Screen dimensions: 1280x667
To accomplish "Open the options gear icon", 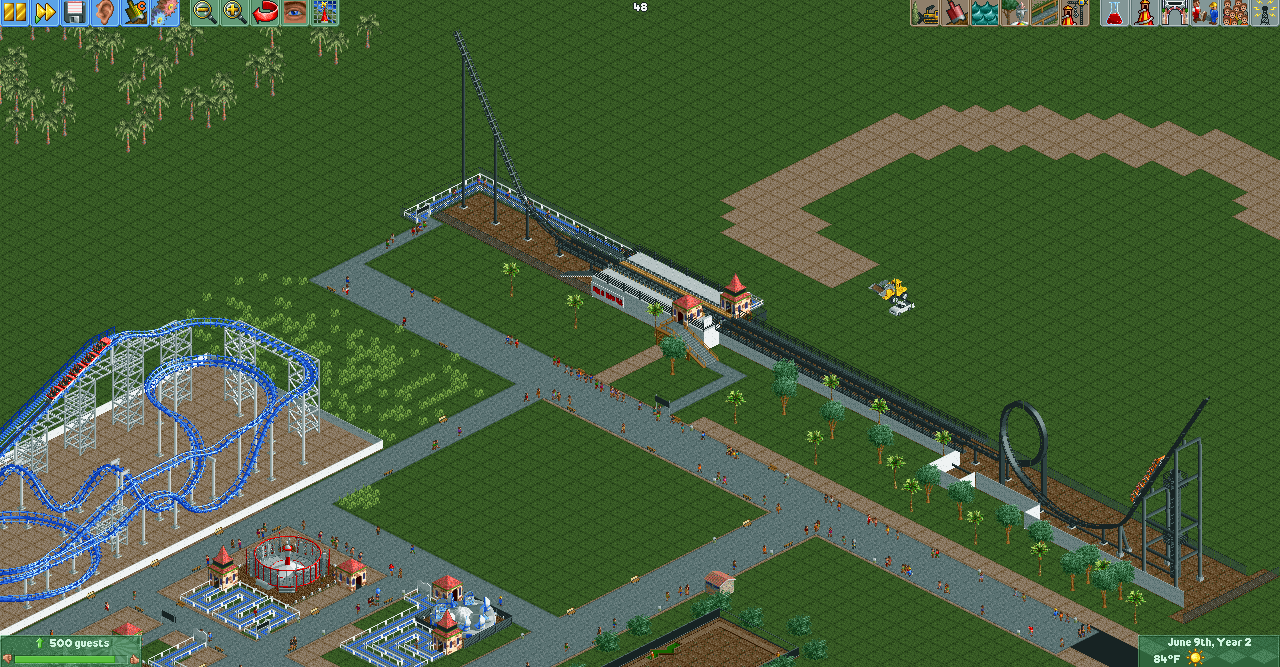I will [165, 12].
